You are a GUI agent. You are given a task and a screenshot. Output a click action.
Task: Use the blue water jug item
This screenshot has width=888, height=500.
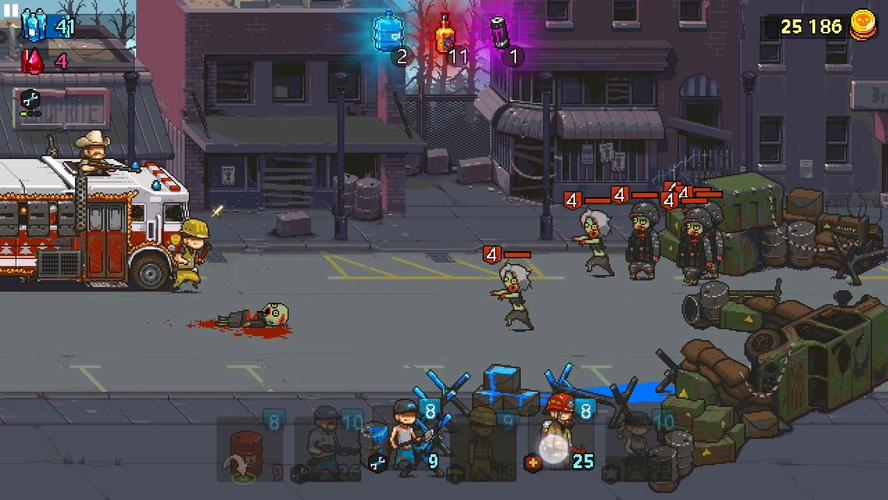pyautogui.click(x=388, y=33)
